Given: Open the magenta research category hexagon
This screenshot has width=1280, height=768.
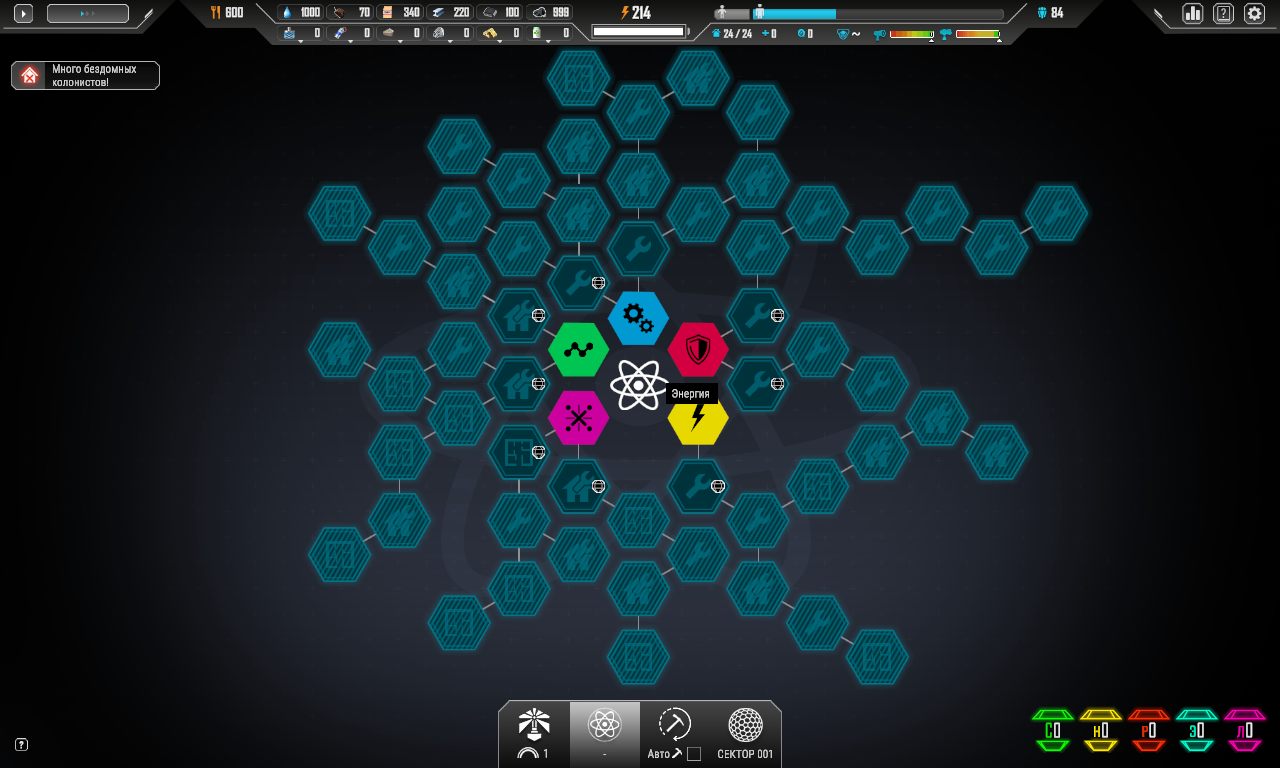Looking at the screenshot, I should point(578,418).
